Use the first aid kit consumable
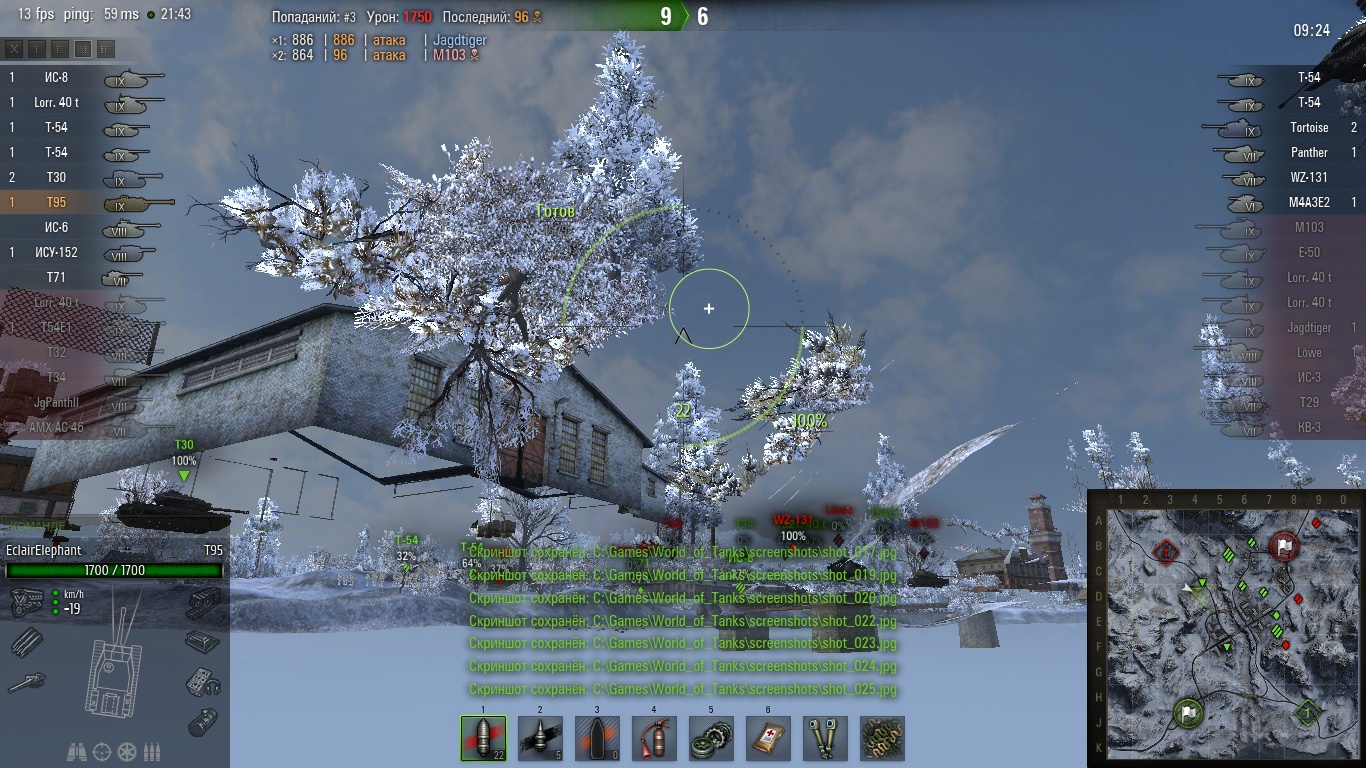Screen dimensions: 1366x768 coord(768,738)
